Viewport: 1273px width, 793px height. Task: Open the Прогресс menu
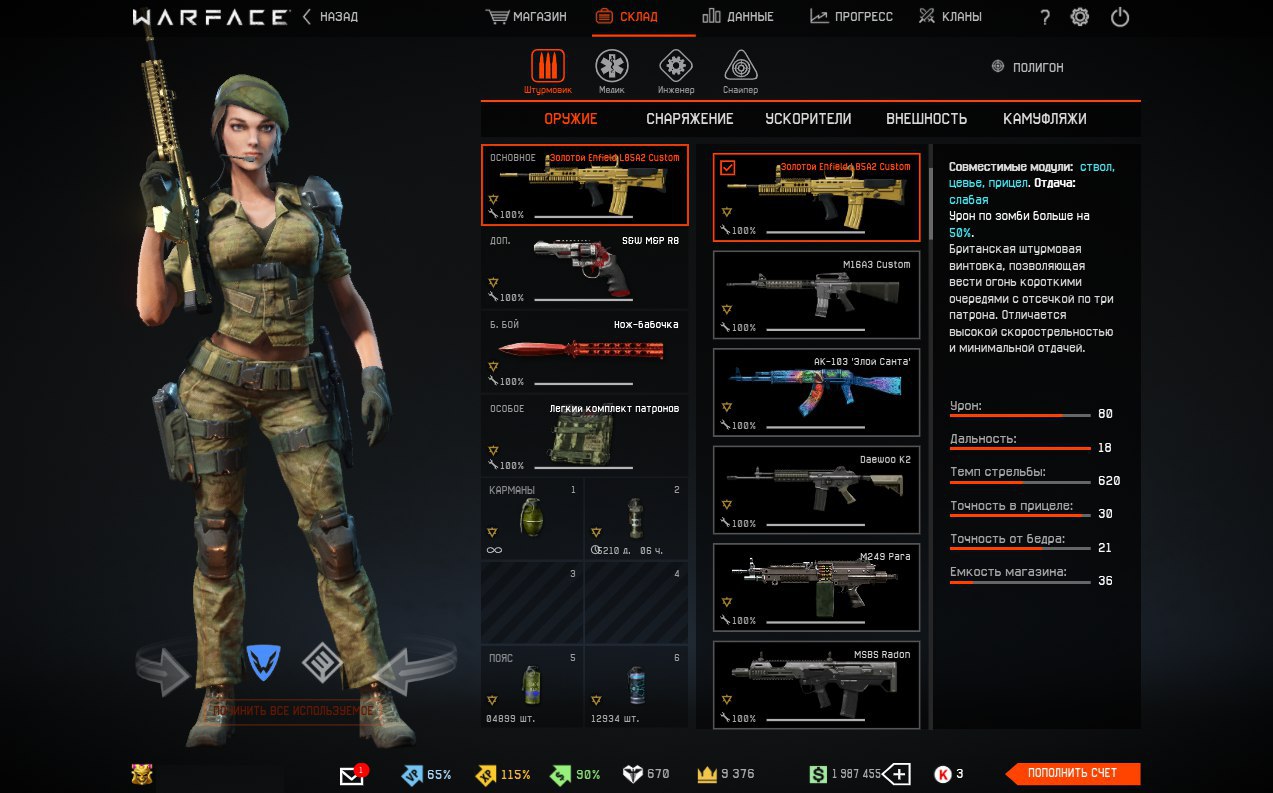click(851, 17)
